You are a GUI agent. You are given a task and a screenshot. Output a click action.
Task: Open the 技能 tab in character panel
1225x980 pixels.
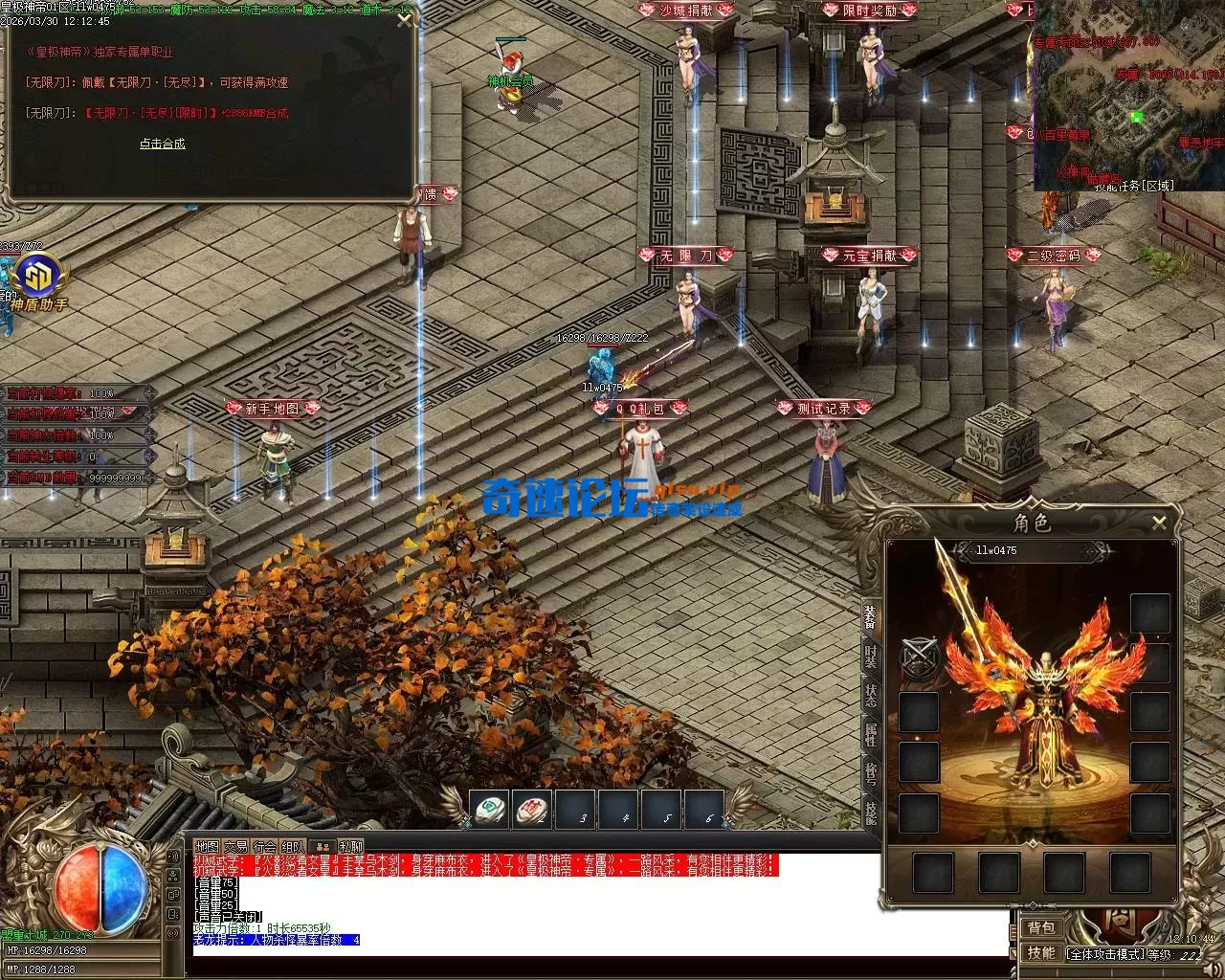point(871,812)
